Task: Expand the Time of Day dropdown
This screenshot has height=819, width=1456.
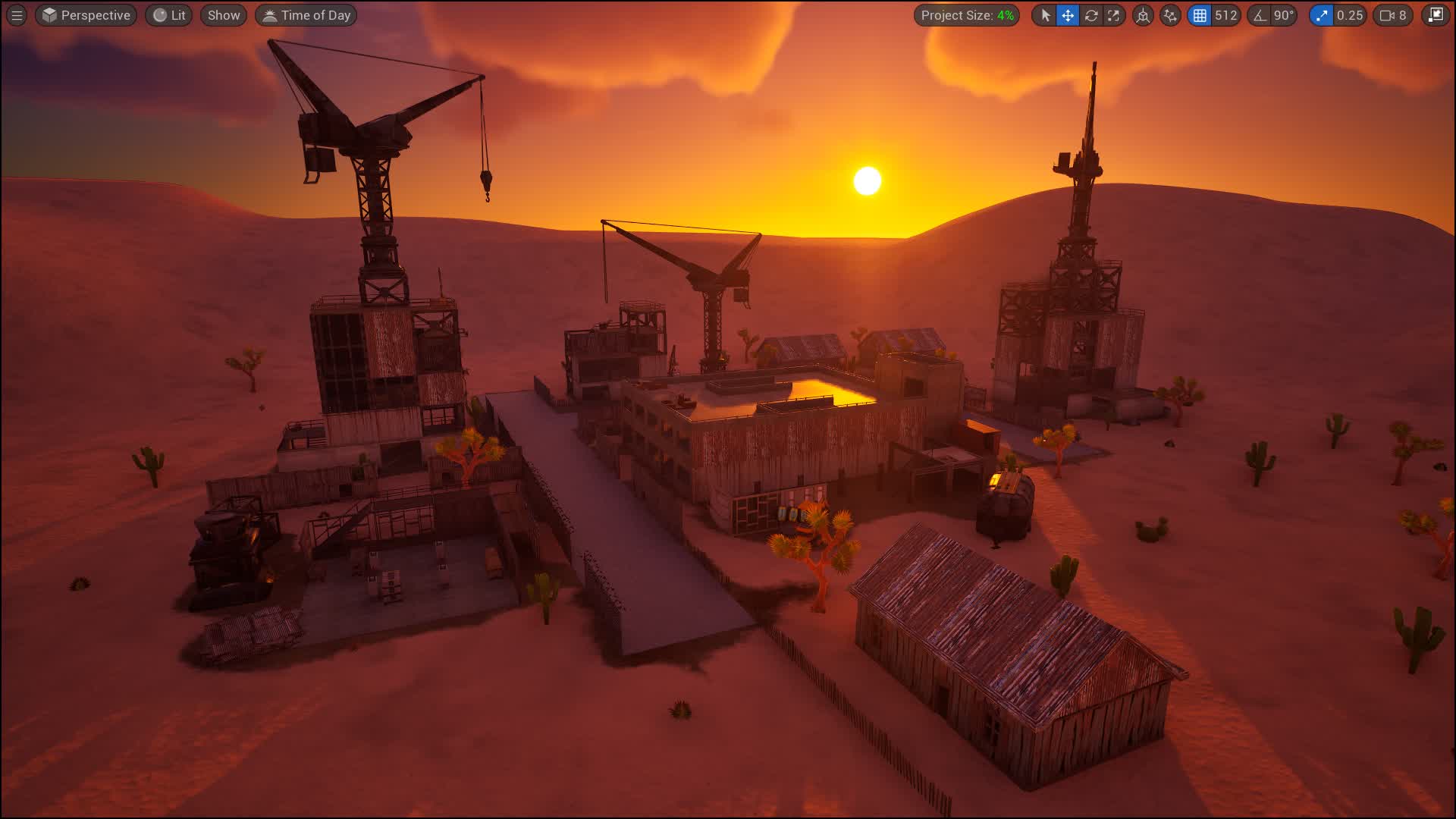Action: (x=306, y=14)
